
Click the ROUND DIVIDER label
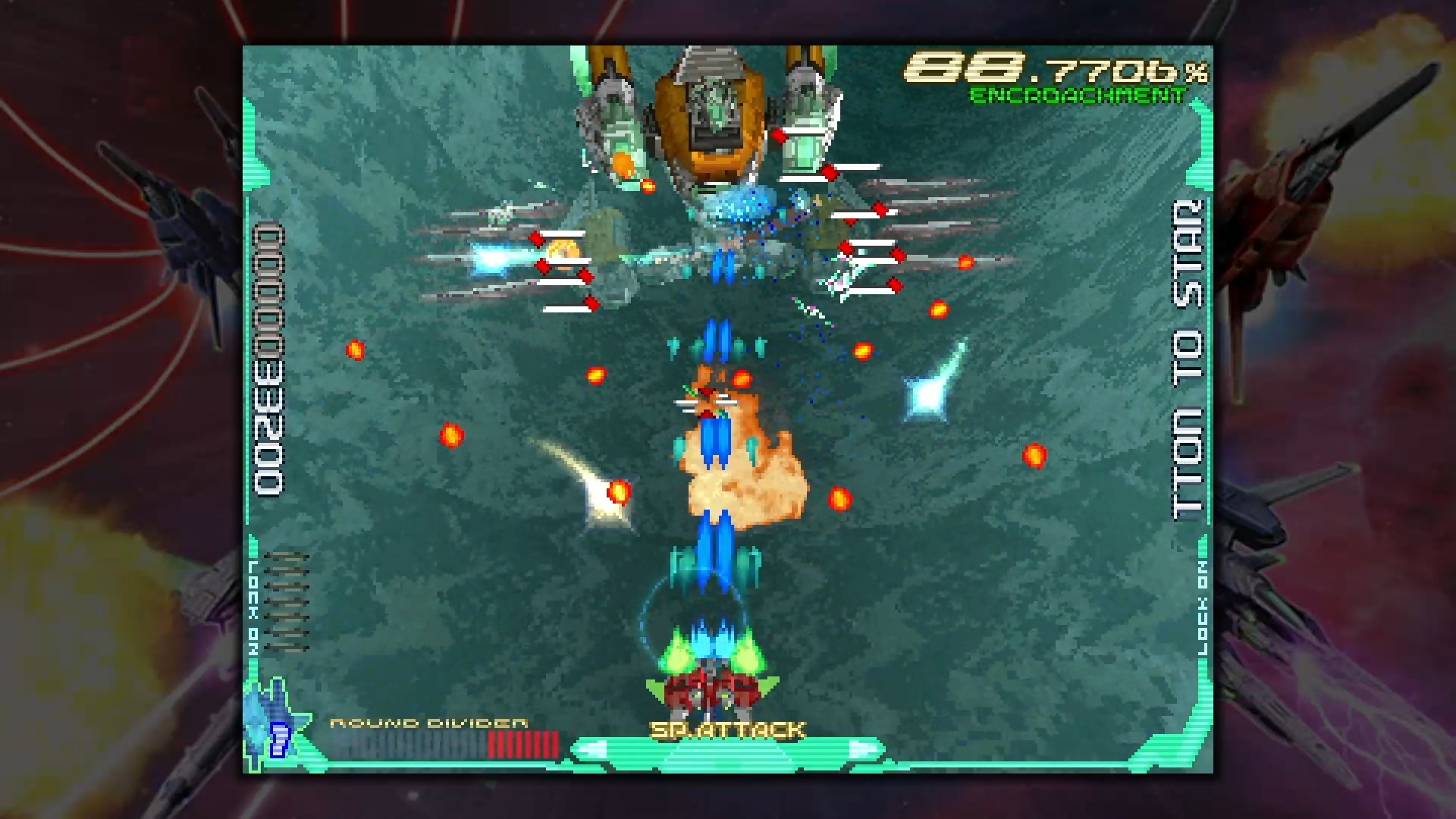tap(428, 723)
